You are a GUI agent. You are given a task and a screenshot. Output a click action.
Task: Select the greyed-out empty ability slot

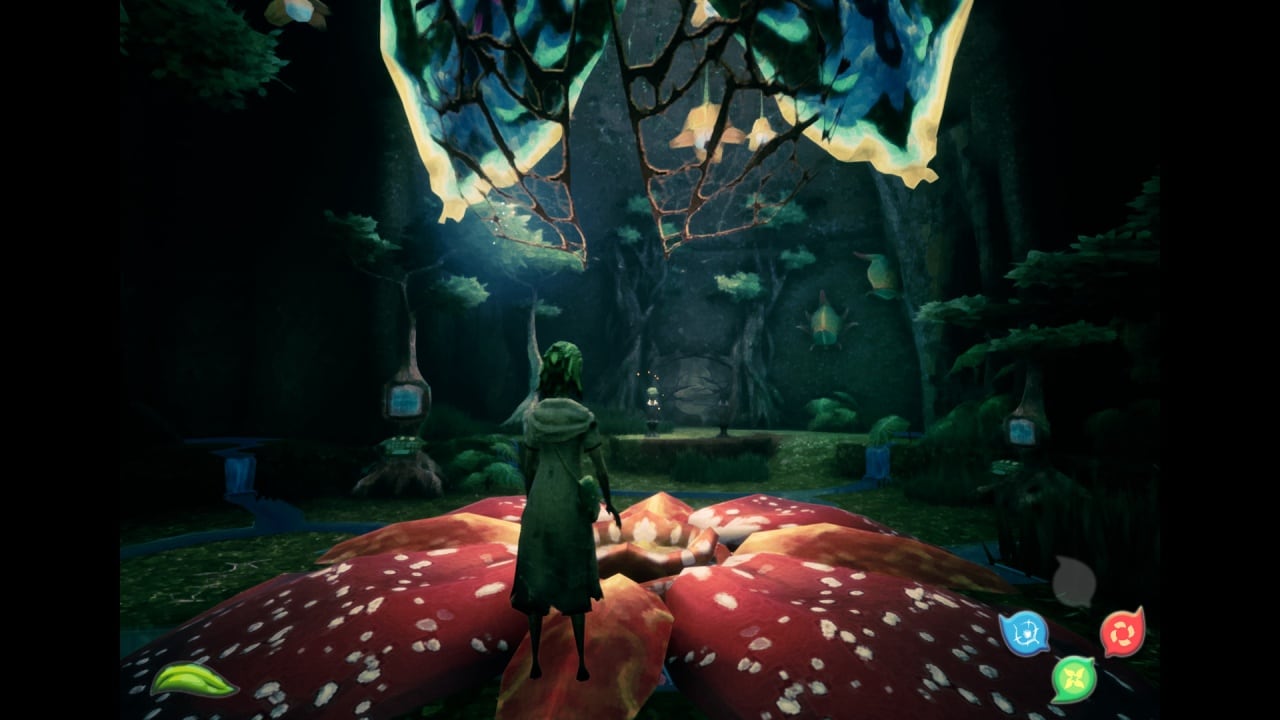[x=1073, y=583]
